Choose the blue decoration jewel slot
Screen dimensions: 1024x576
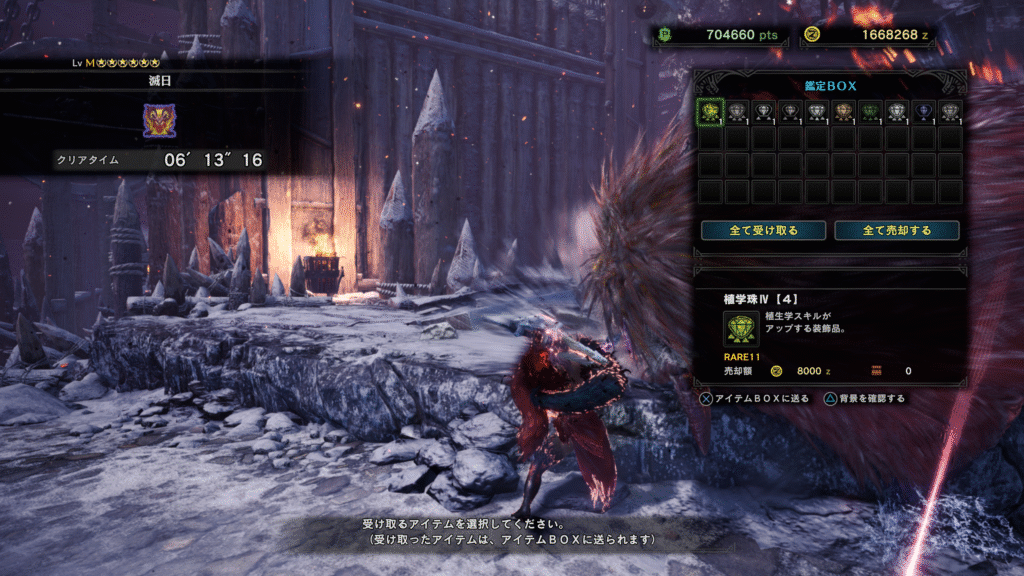(923, 111)
